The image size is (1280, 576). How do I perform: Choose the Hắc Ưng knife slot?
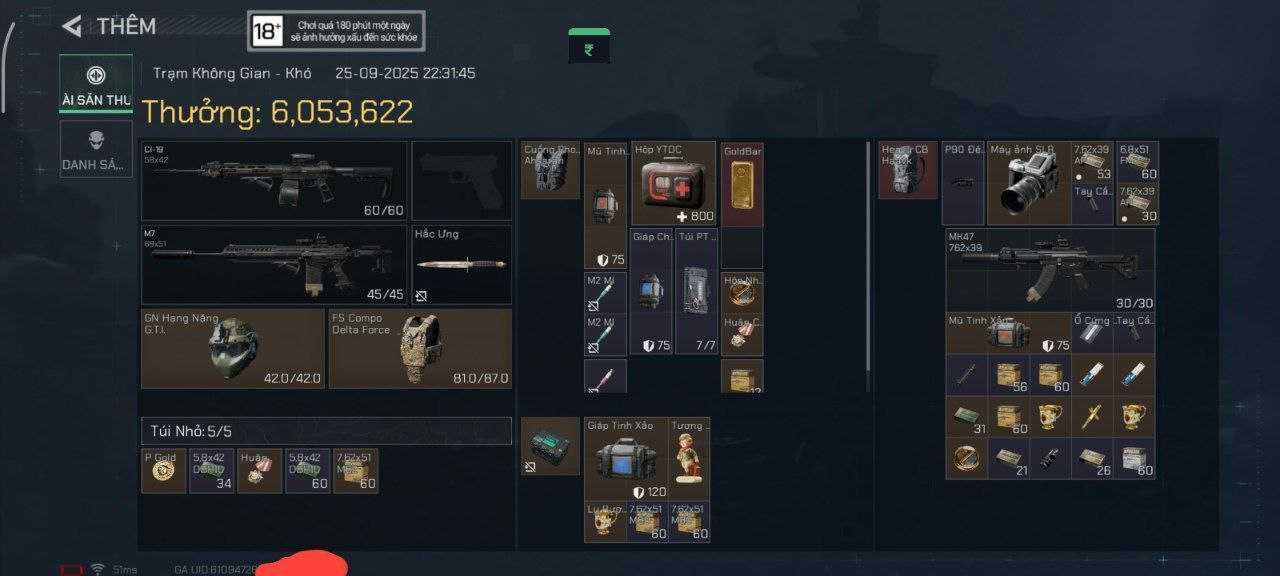point(462,265)
